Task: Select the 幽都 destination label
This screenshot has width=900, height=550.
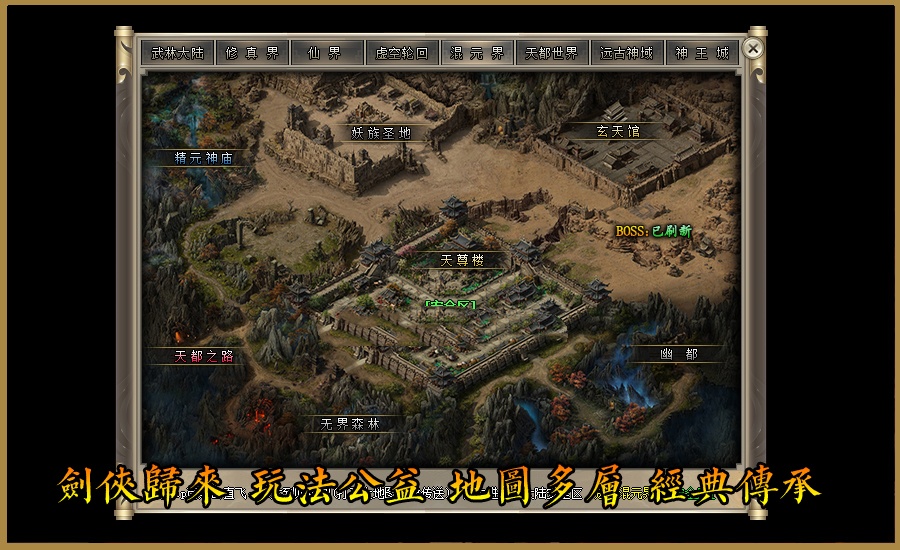Action: coord(677,354)
